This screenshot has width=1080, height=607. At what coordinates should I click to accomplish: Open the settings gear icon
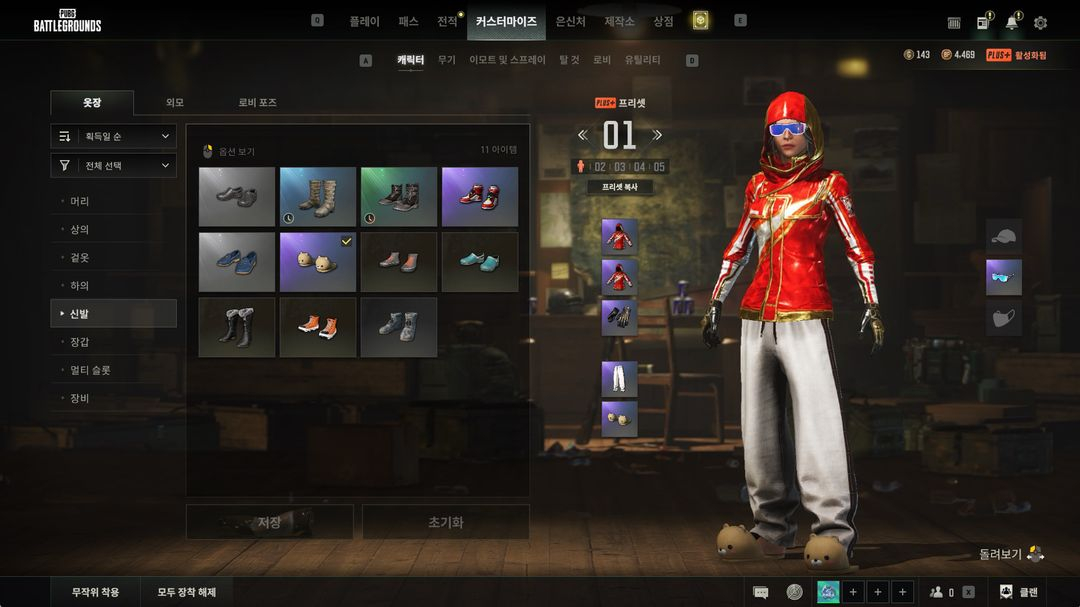[x=1040, y=22]
